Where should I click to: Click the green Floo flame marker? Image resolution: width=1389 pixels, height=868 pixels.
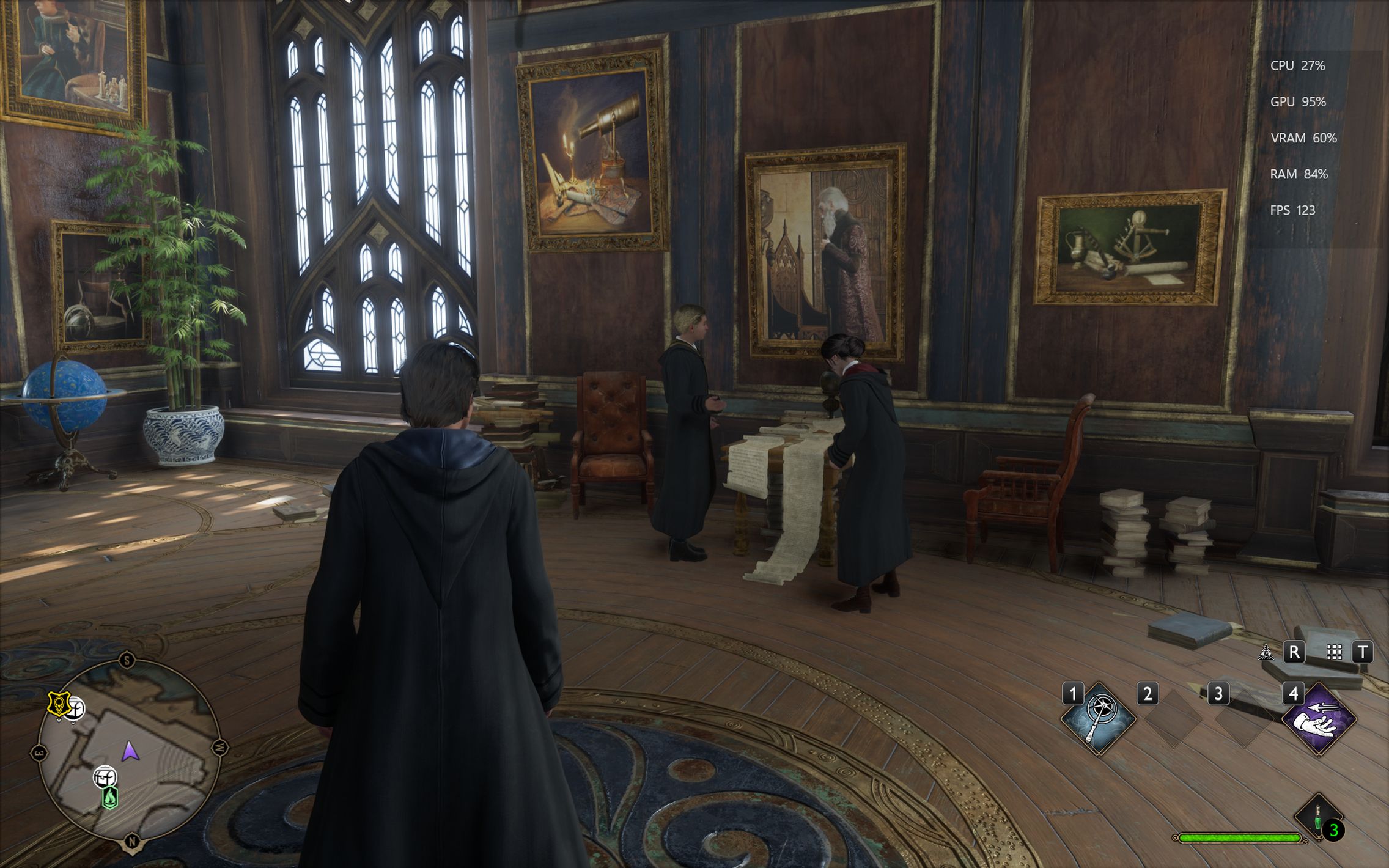click(110, 797)
